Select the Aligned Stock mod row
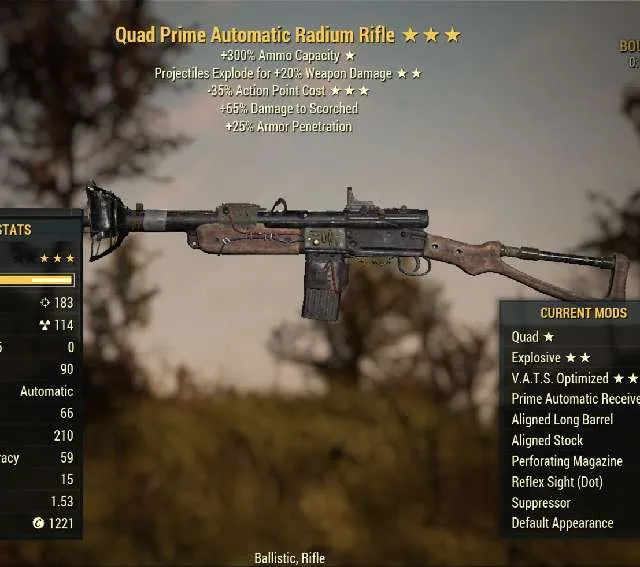 [x=547, y=440]
